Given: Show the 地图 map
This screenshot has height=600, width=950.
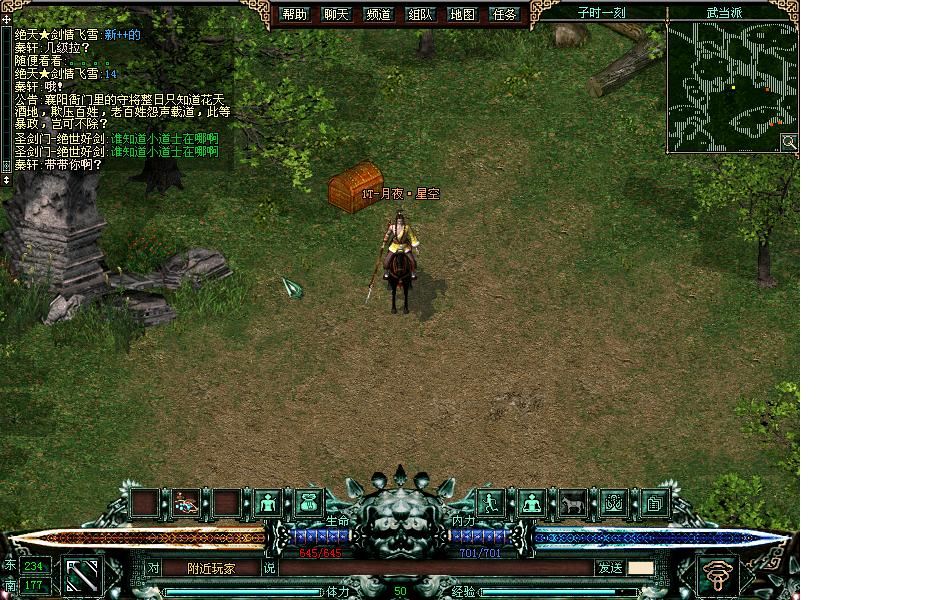Looking at the screenshot, I should point(462,14).
